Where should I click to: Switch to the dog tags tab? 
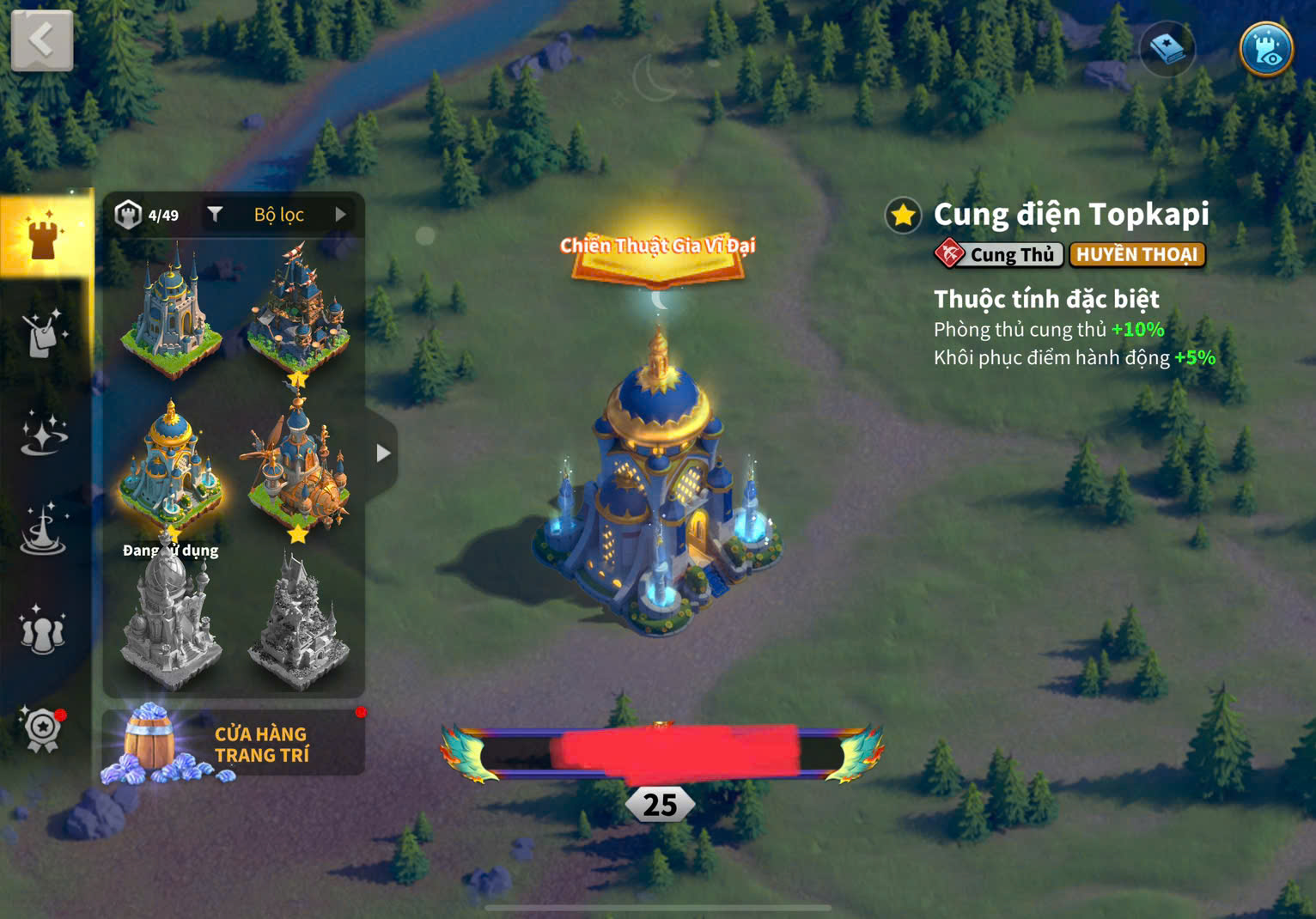click(x=43, y=333)
